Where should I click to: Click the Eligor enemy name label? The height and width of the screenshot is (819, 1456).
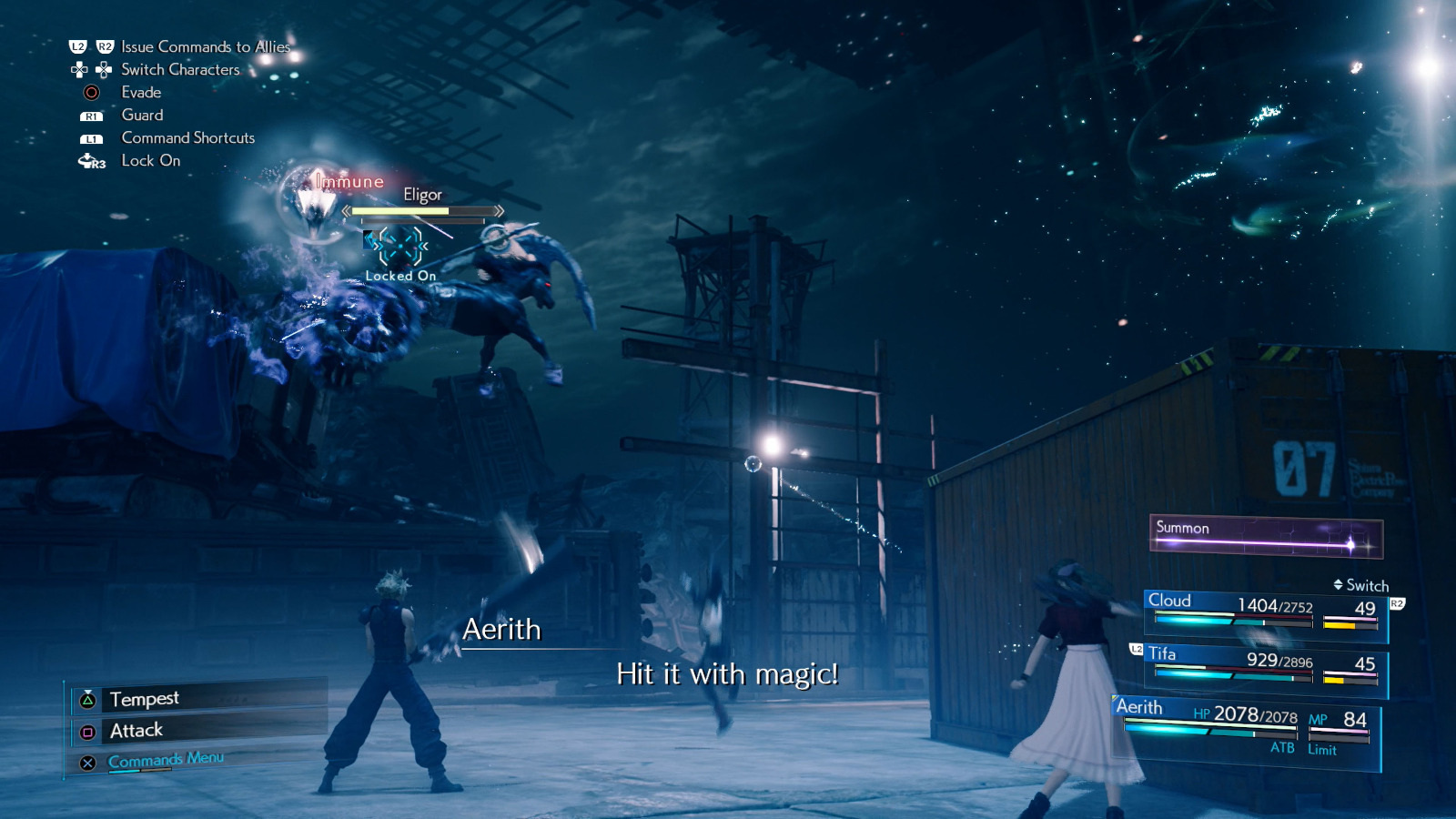[421, 195]
